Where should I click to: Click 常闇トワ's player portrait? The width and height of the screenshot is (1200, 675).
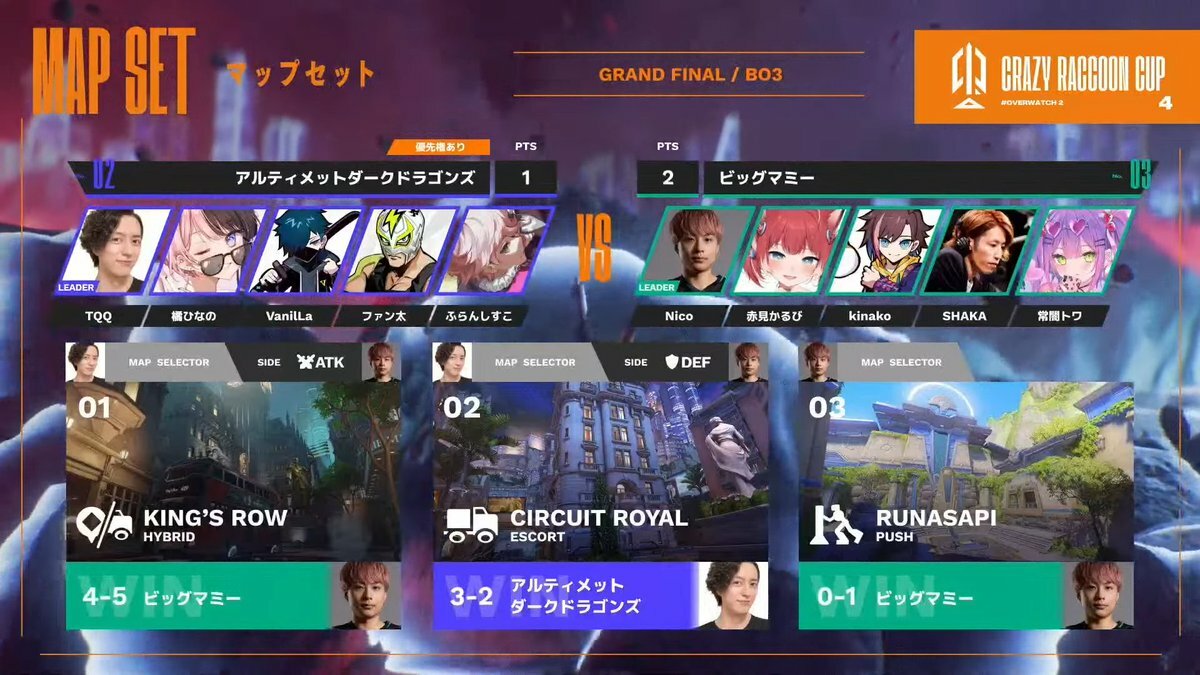click(x=1073, y=250)
